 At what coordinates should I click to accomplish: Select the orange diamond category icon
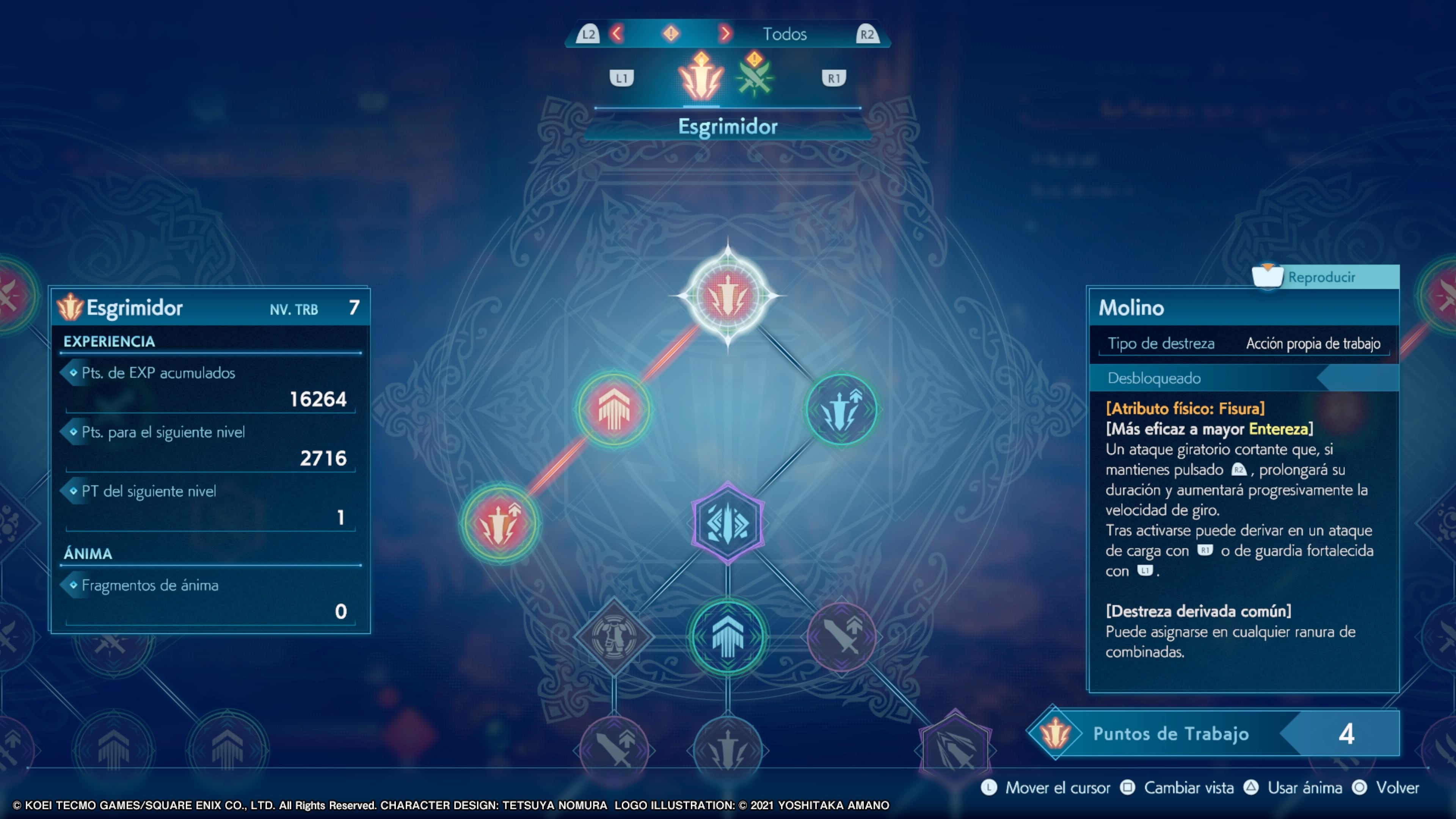(x=671, y=34)
